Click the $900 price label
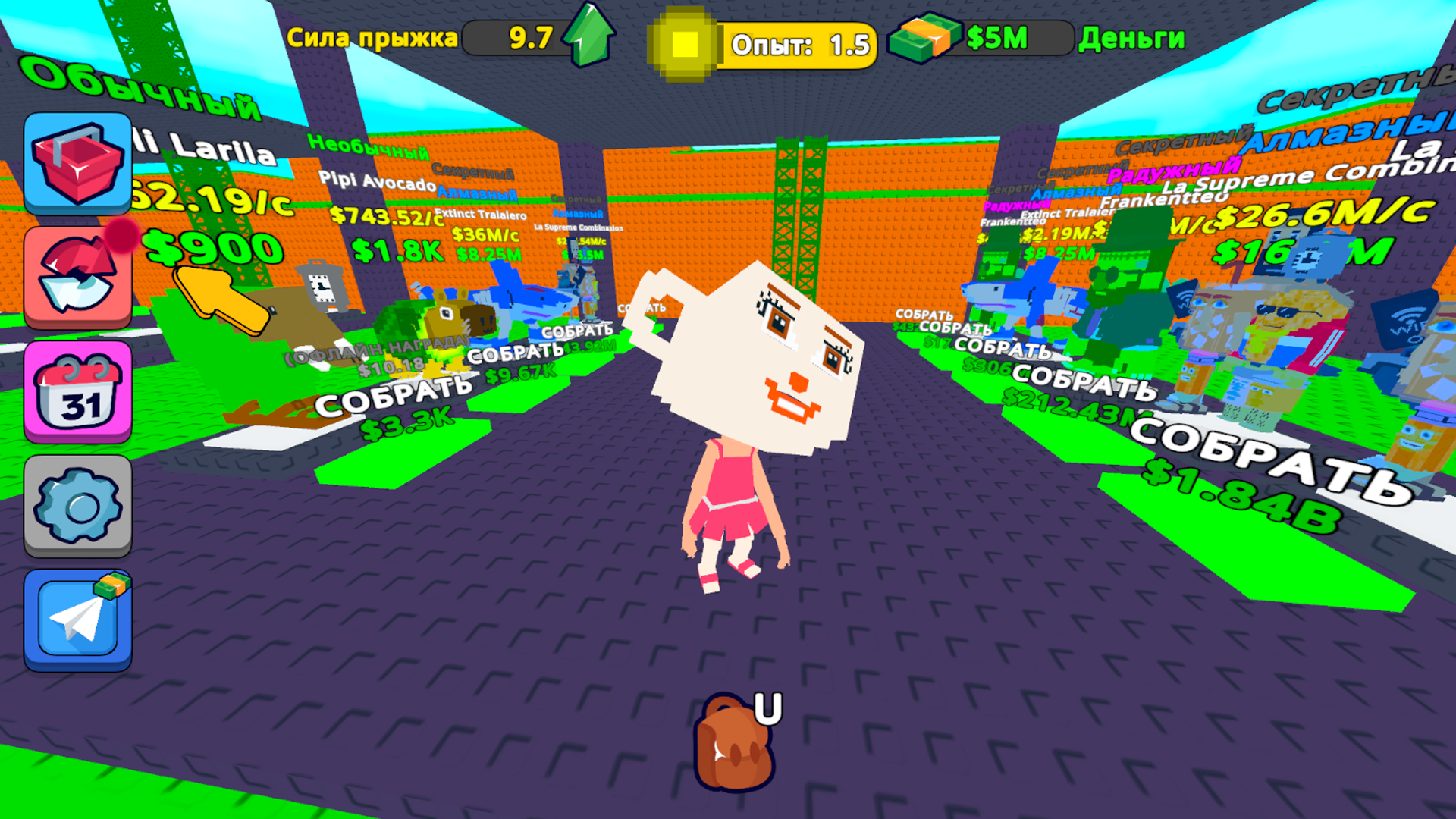Image resolution: width=1456 pixels, height=819 pixels. [214, 248]
